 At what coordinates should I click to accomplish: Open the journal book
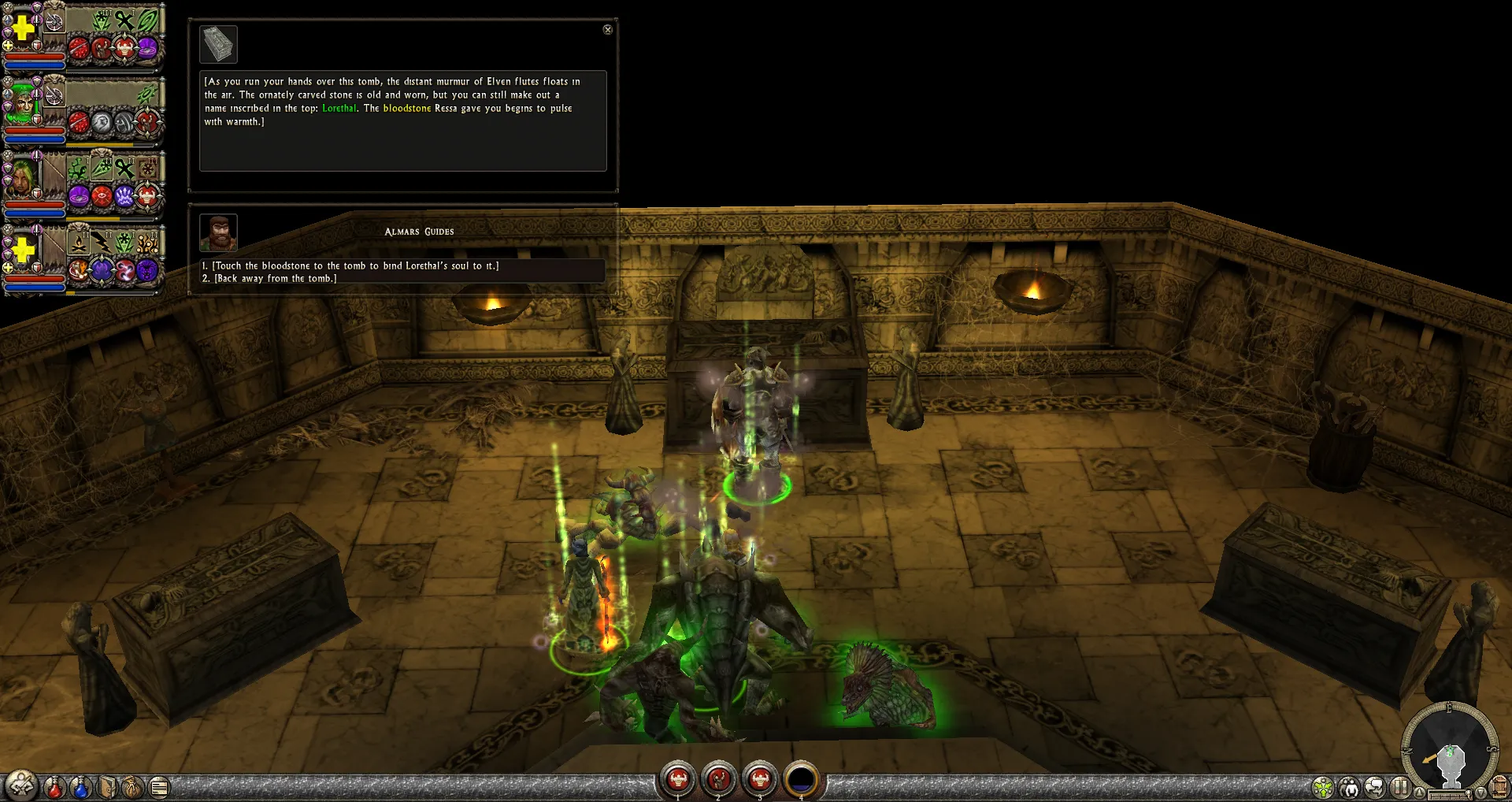pos(107,786)
